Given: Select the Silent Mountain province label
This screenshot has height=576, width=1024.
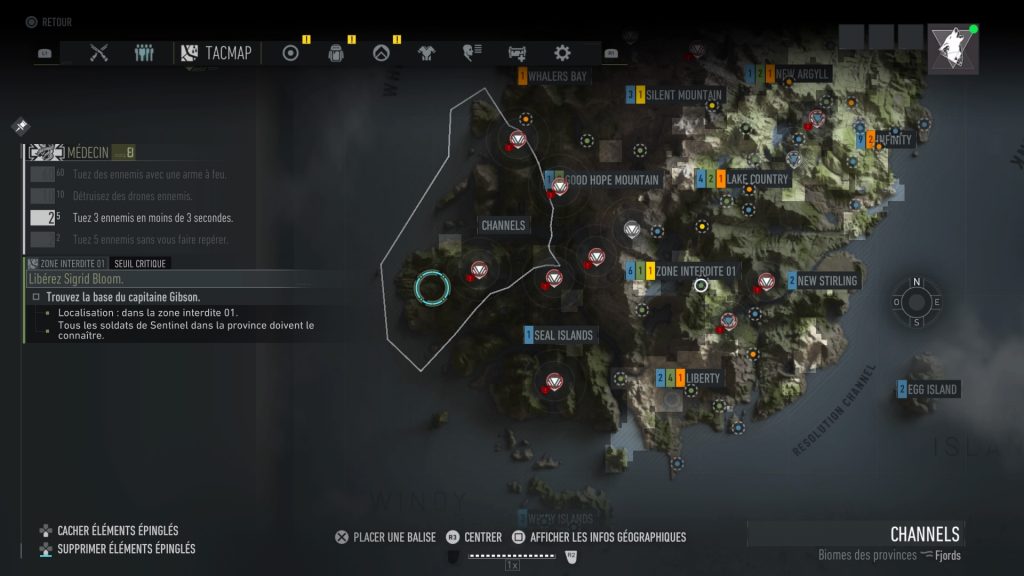Looking at the screenshot, I should click(682, 95).
